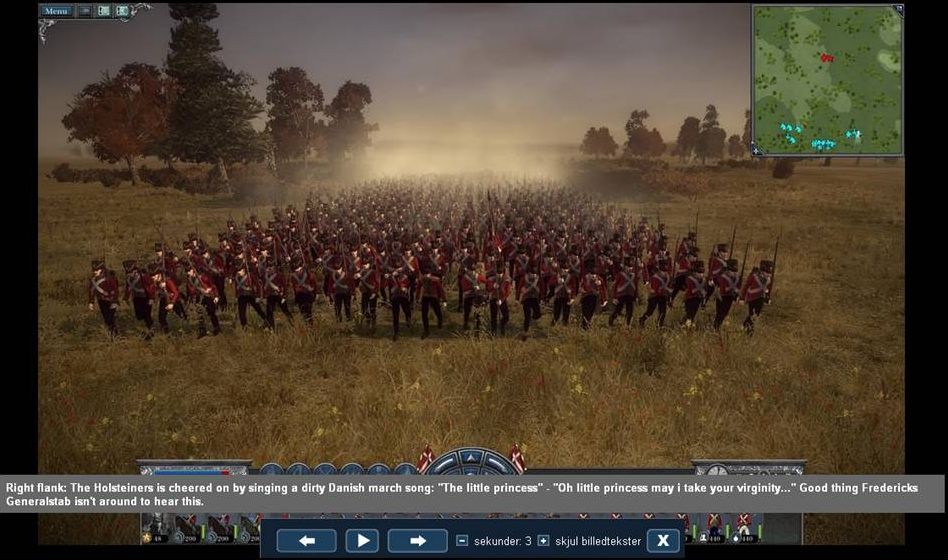Viewport: 948px width, 560px height.
Task: Click the battlefield minimap
Action: click(x=827, y=80)
